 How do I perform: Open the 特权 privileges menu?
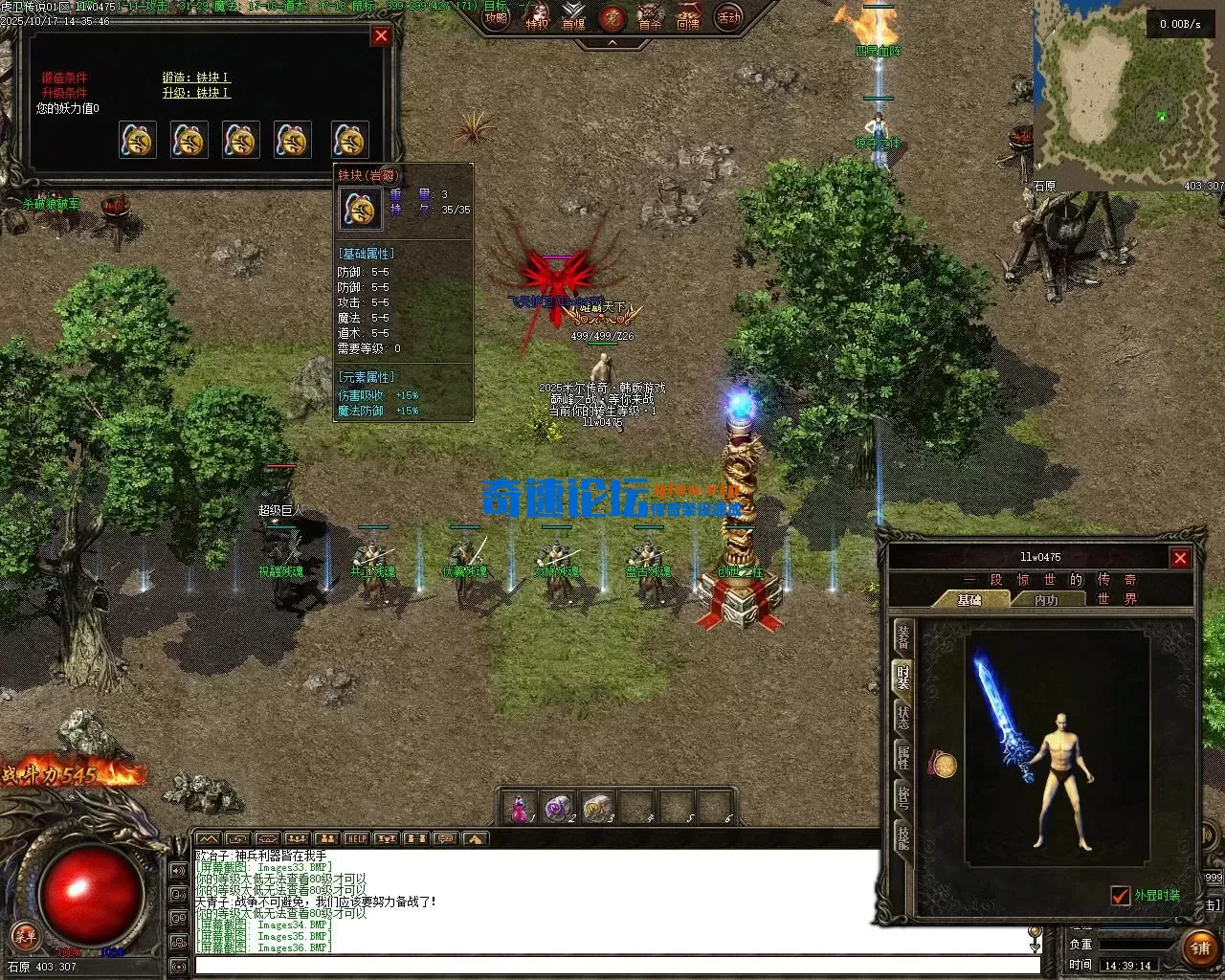click(539, 17)
